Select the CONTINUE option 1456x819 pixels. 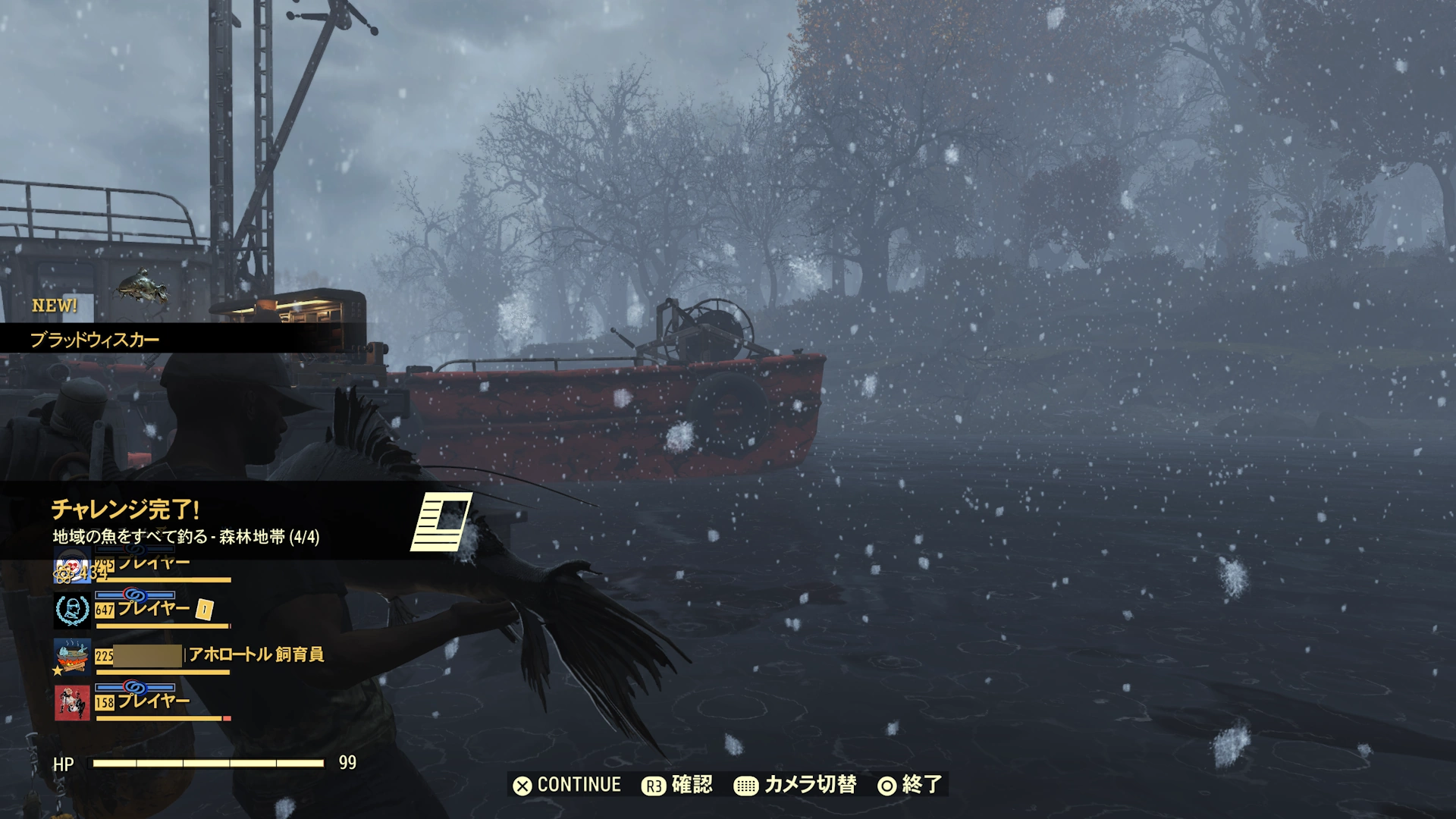[567, 785]
